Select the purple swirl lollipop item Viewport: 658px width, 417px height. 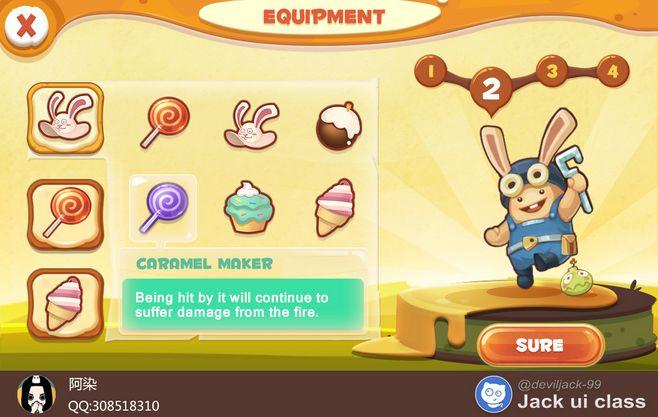click(x=160, y=208)
